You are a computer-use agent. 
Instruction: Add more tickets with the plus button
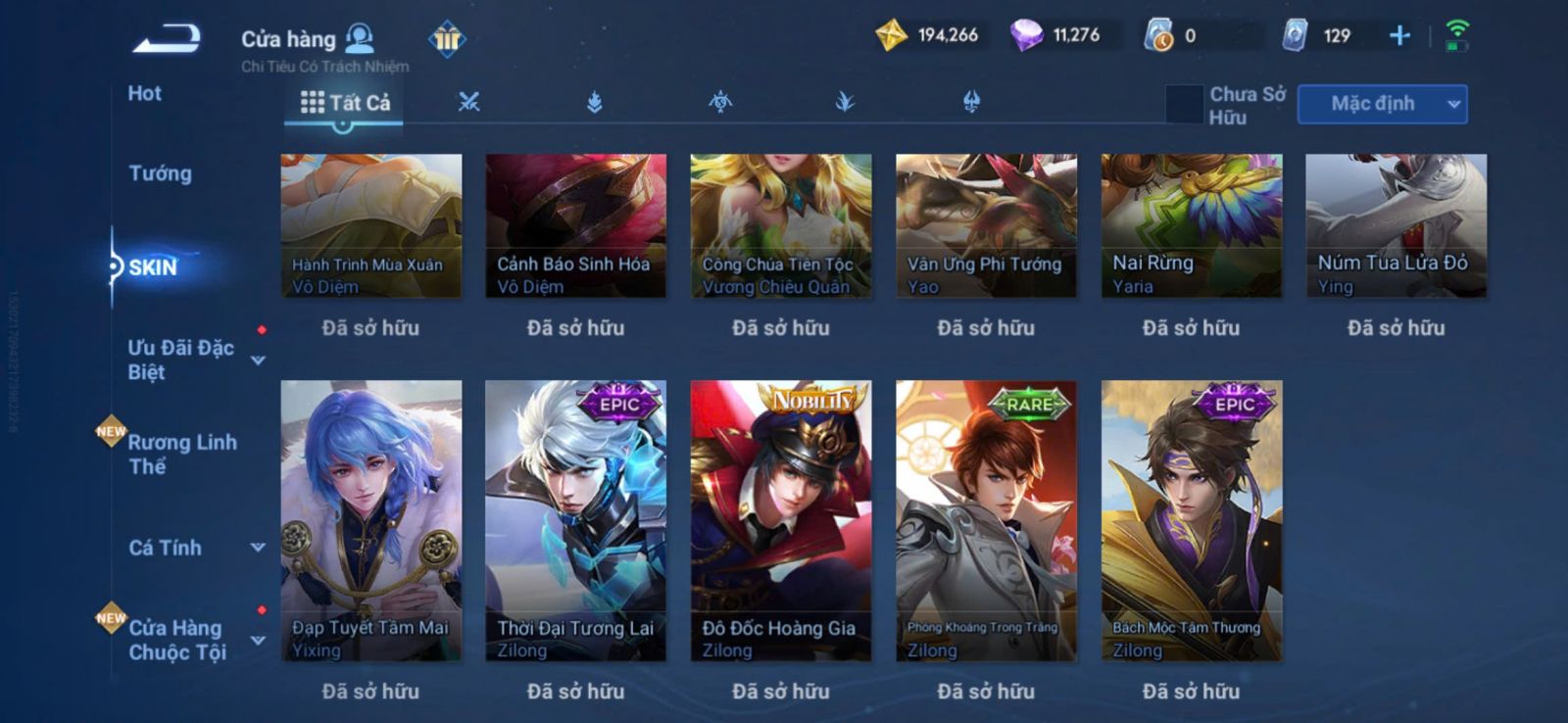point(1399,36)
